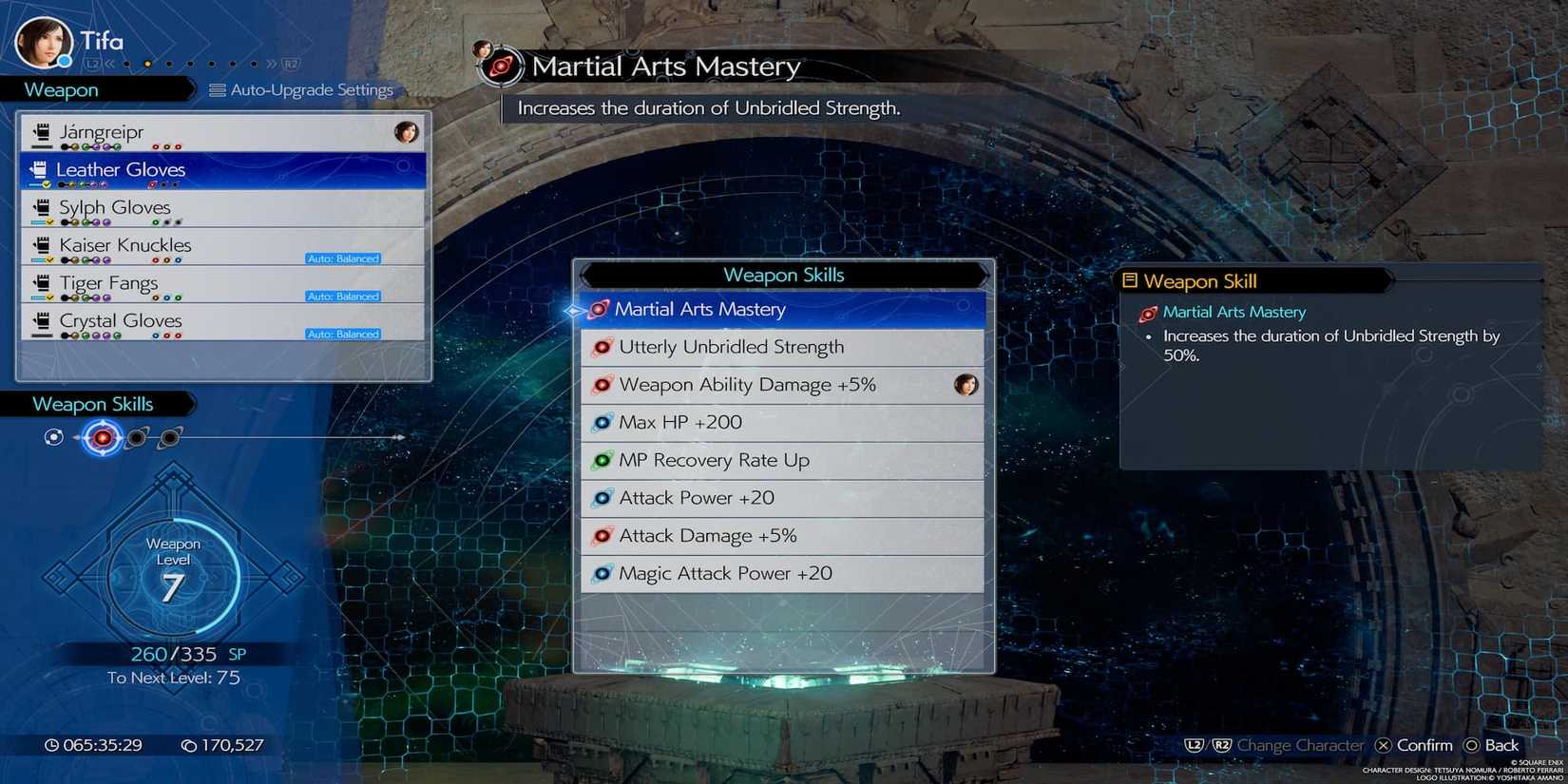Select the Max HP +200 blue orb icon
The width and height of the screenshot is (1568, 784).
click(603, 422)
